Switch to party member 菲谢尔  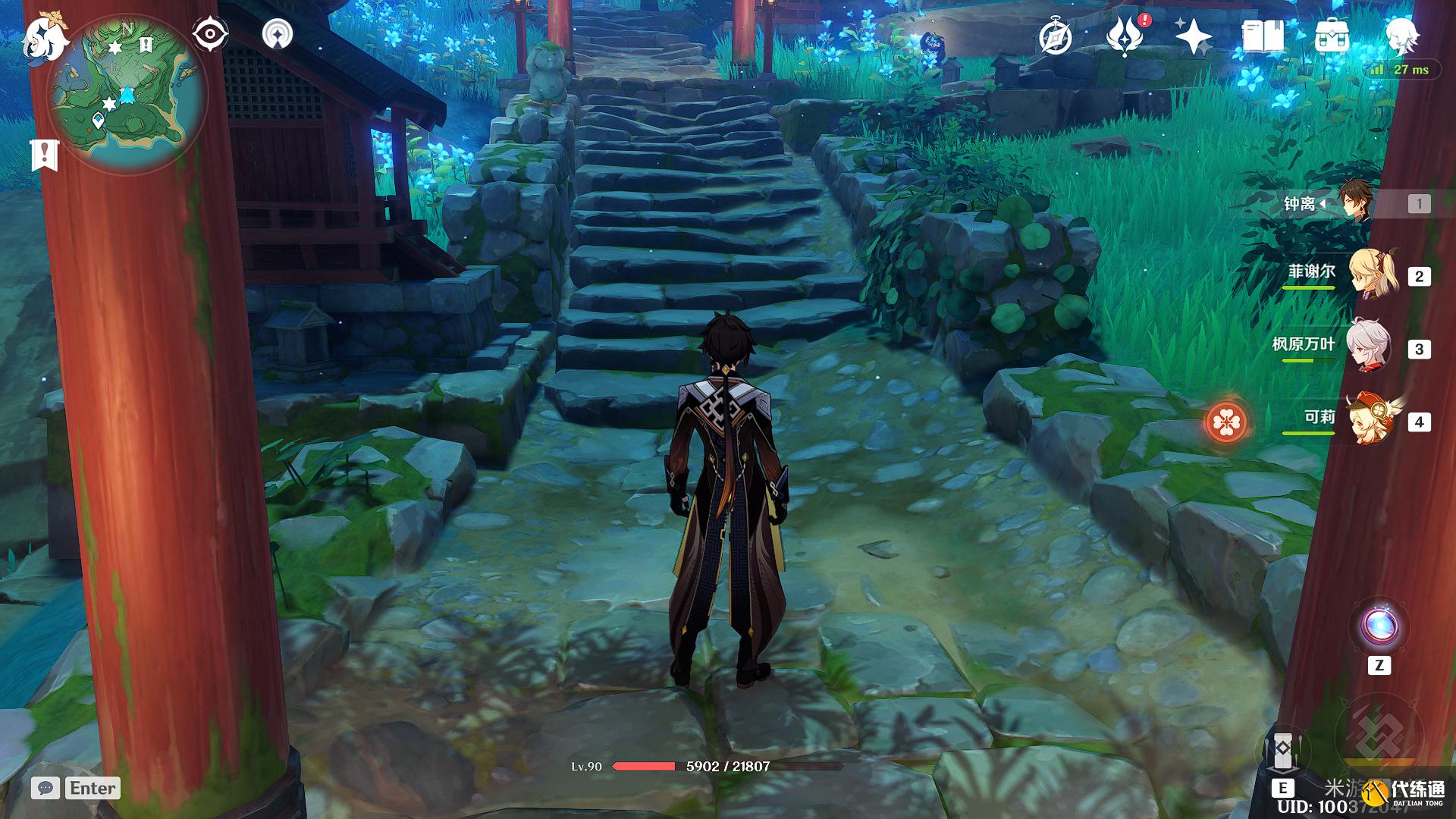click(1371, 275)
